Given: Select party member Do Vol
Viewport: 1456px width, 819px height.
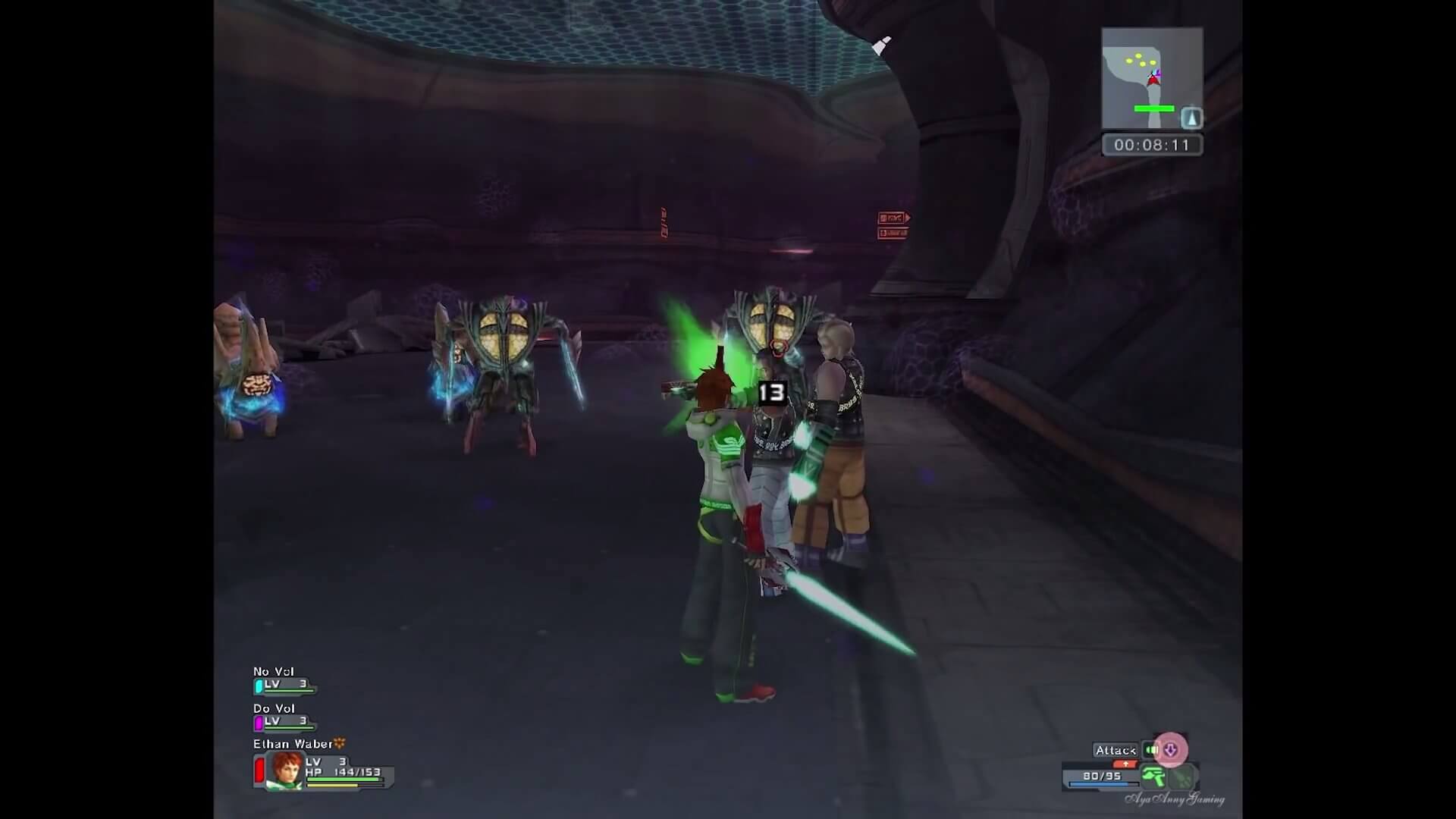Looking at the screenshot, I should 274,708.
